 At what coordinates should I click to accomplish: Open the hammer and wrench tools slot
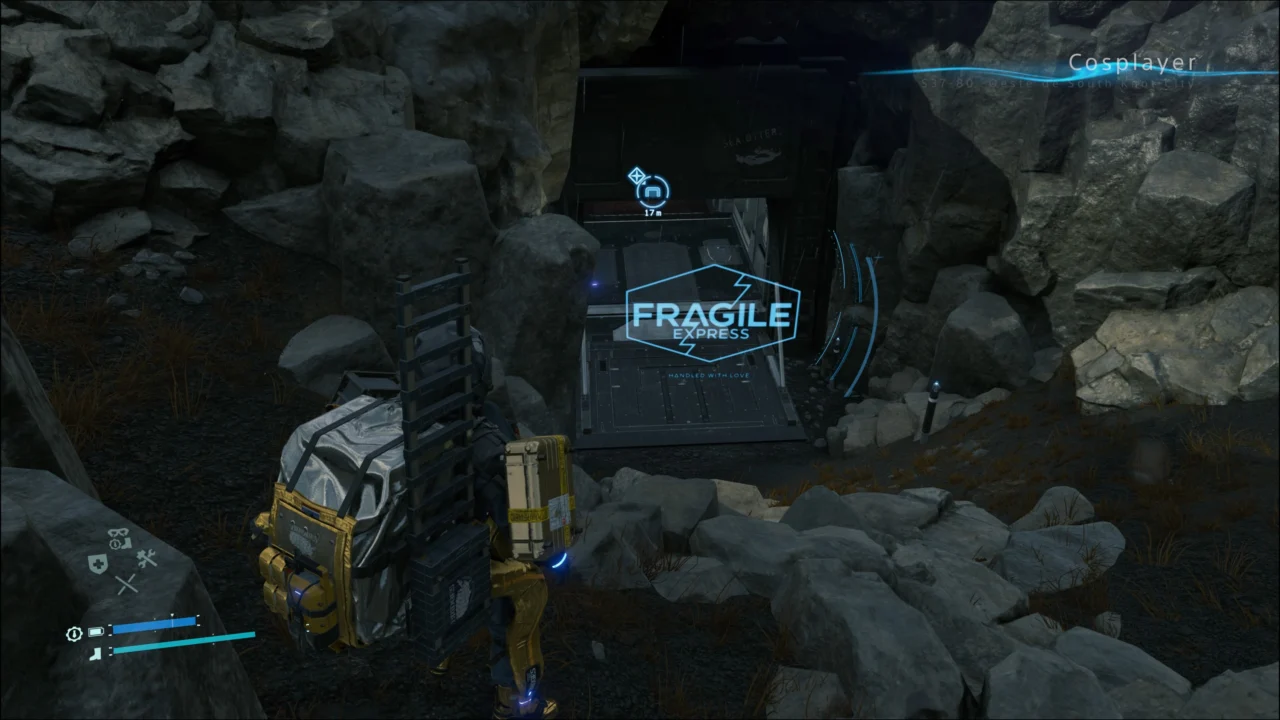click(x=147, y=560)
